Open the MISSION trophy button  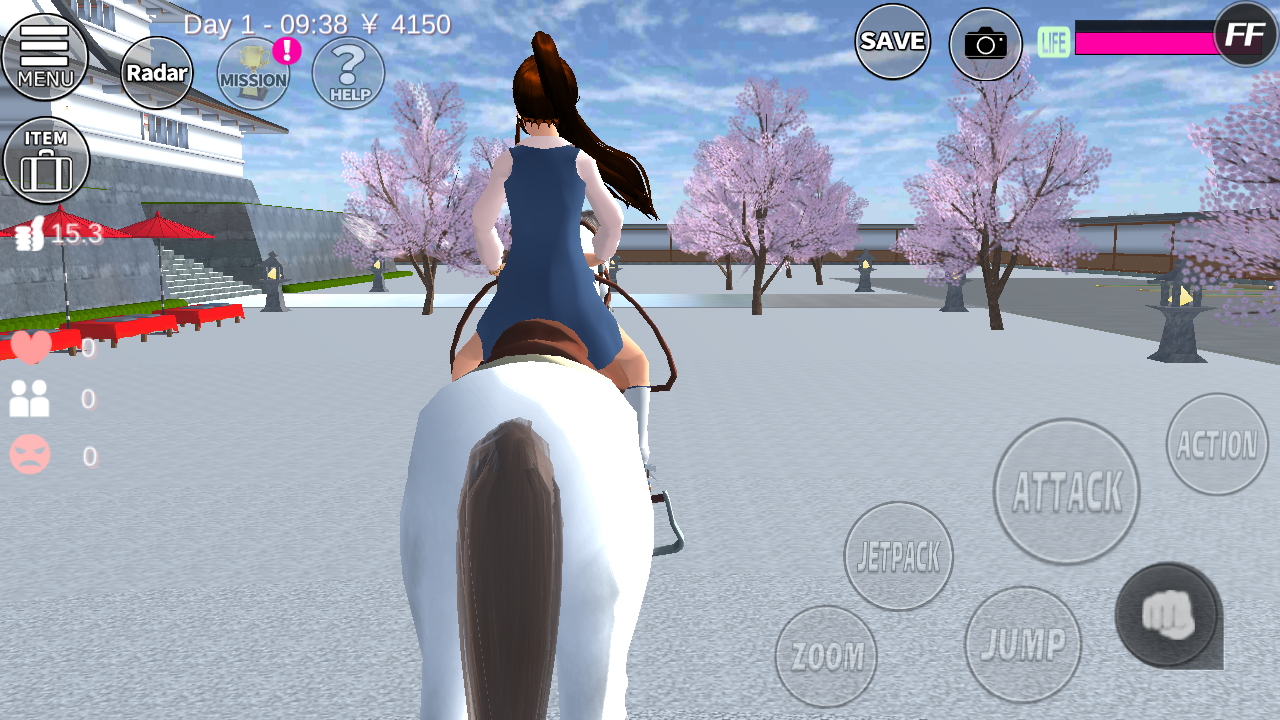click(253, 74)
